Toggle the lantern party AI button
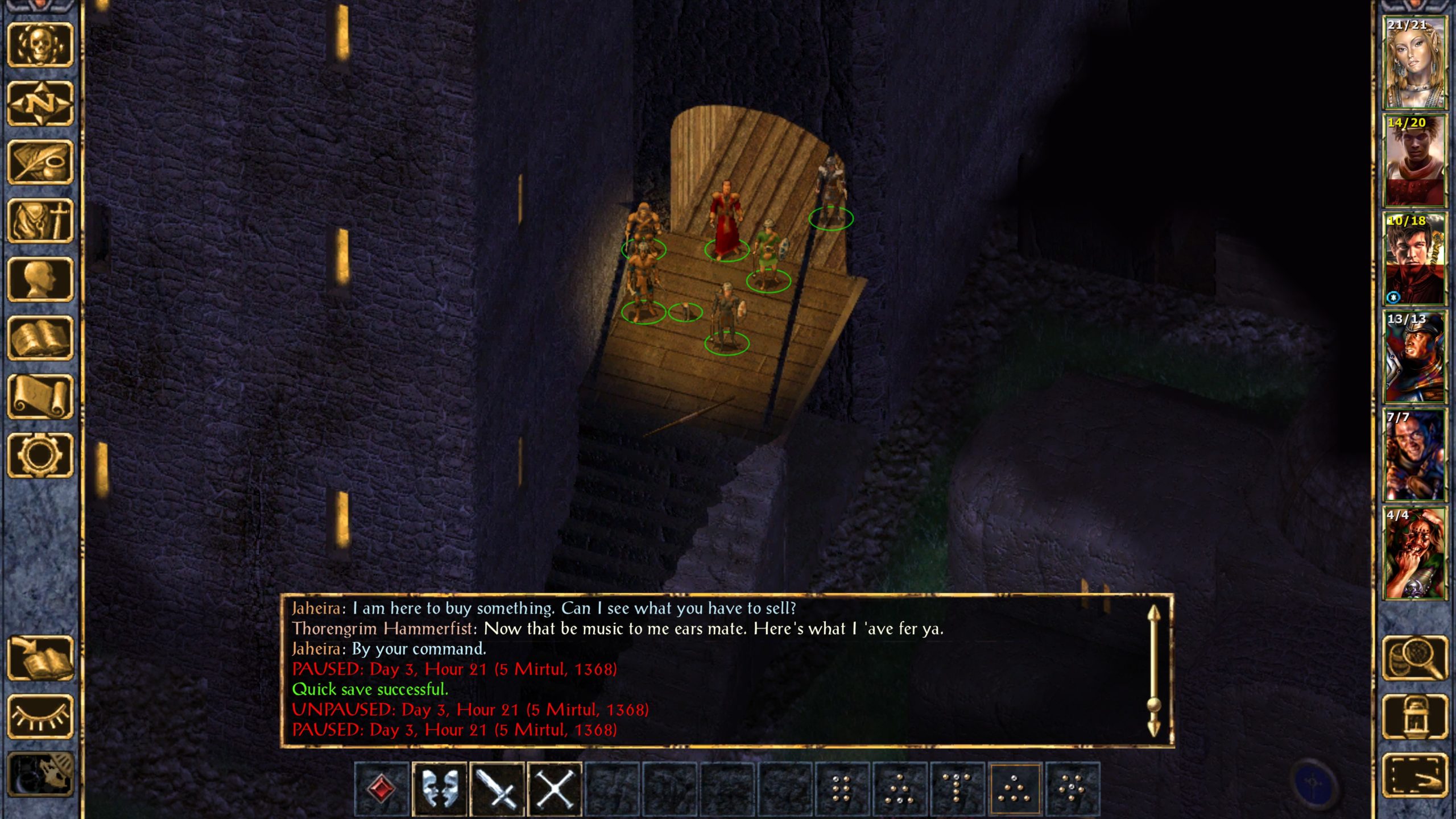Image resolution: width=1456 pixels, height=819 pixels. pos(1414,717)
